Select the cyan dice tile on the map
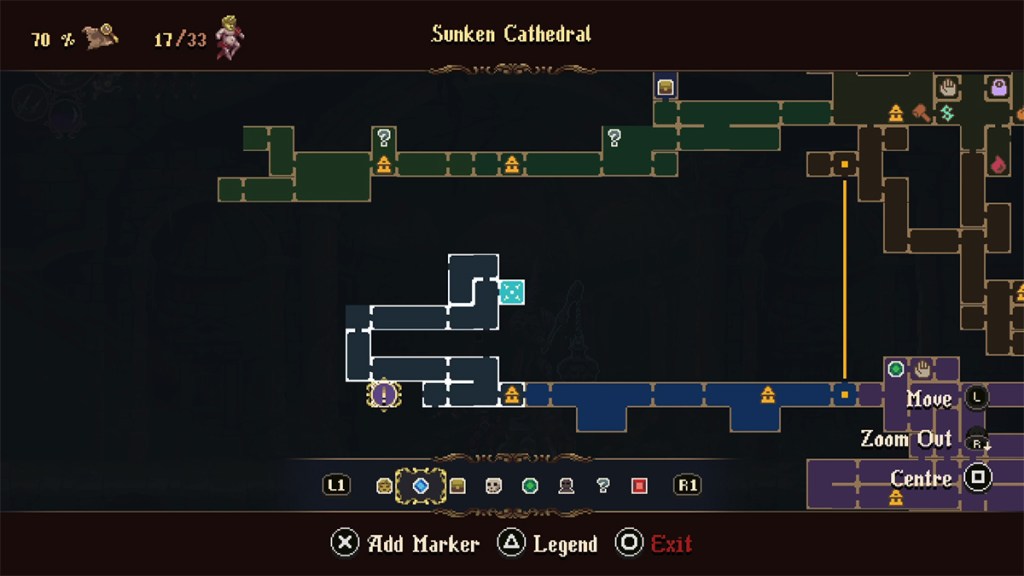 tap(511, 292)
